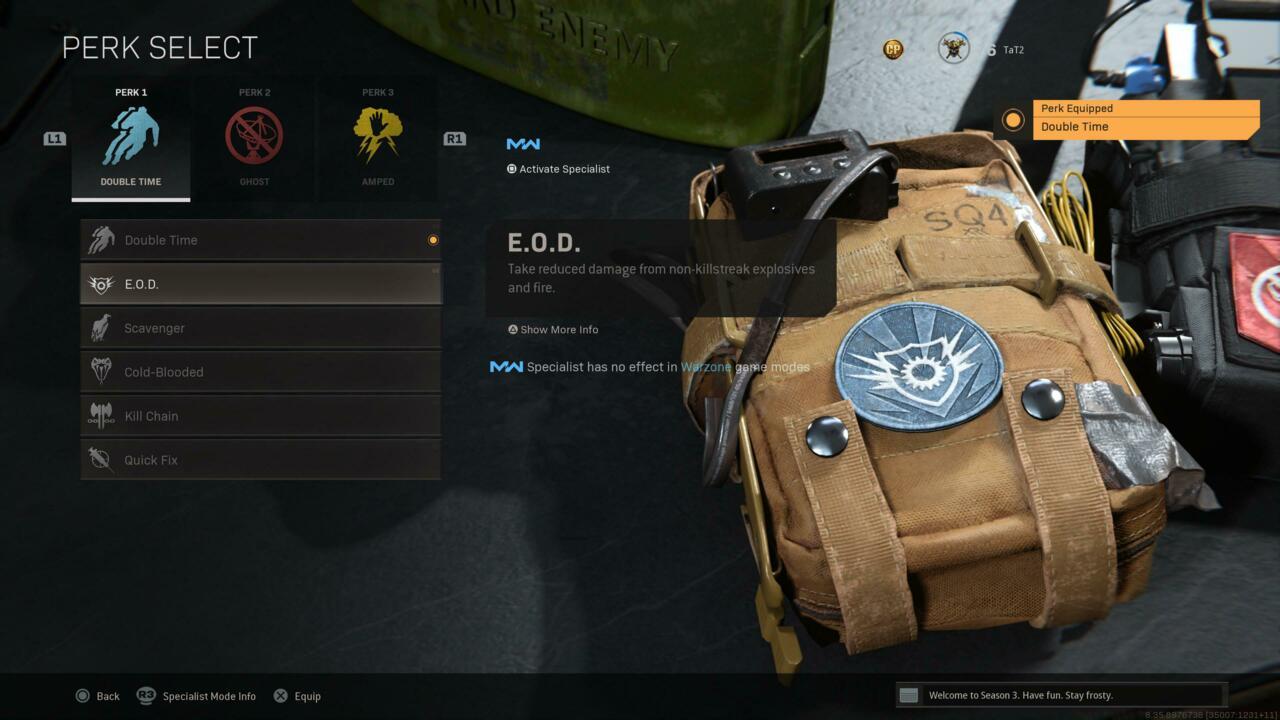1280x720 pixels.
Task: Switch to the Perk 1 Double Time tab
Action: tap(131, 138)
